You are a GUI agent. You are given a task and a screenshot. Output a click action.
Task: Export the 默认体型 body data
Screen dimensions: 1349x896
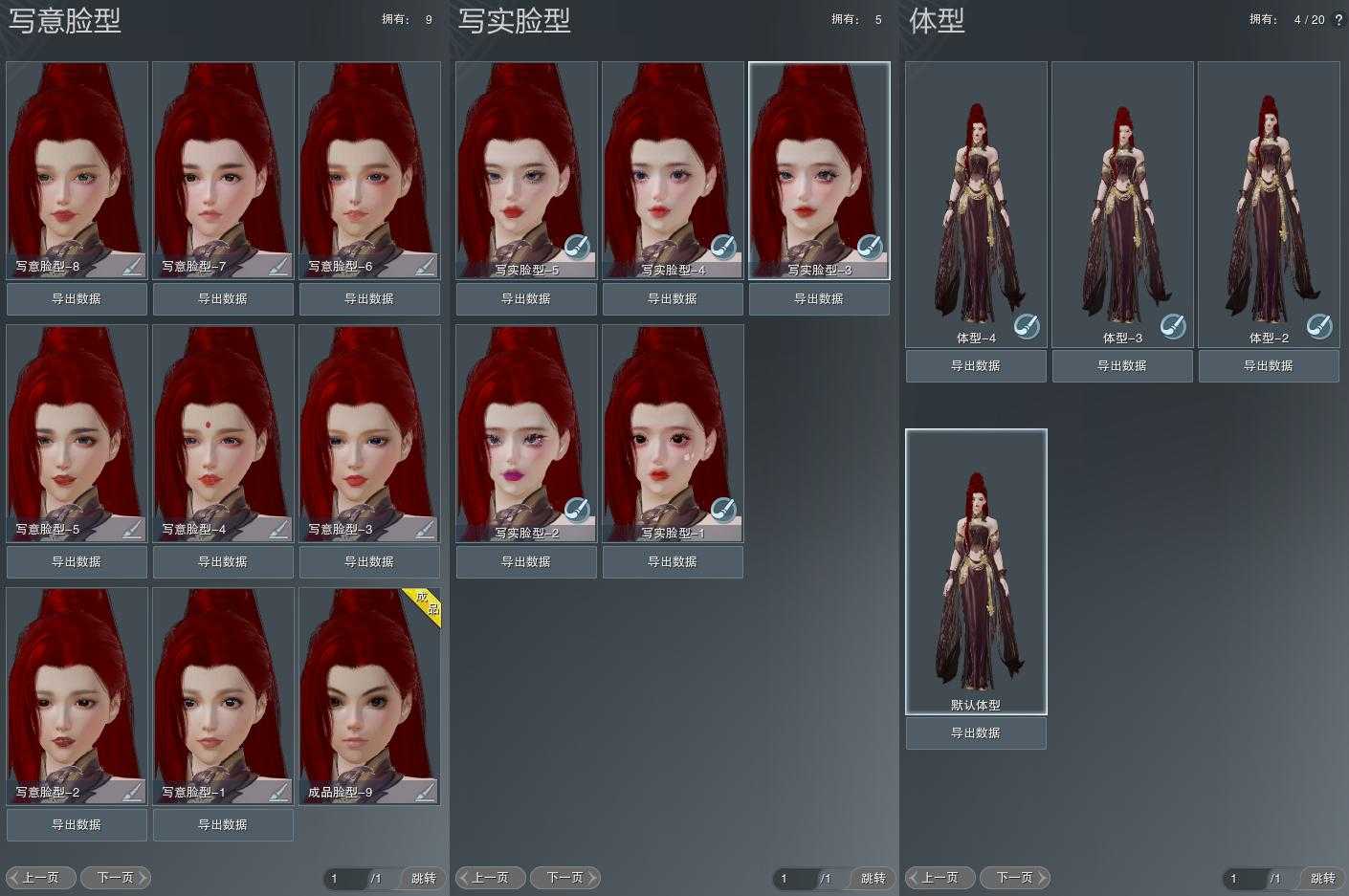(976, 733)
